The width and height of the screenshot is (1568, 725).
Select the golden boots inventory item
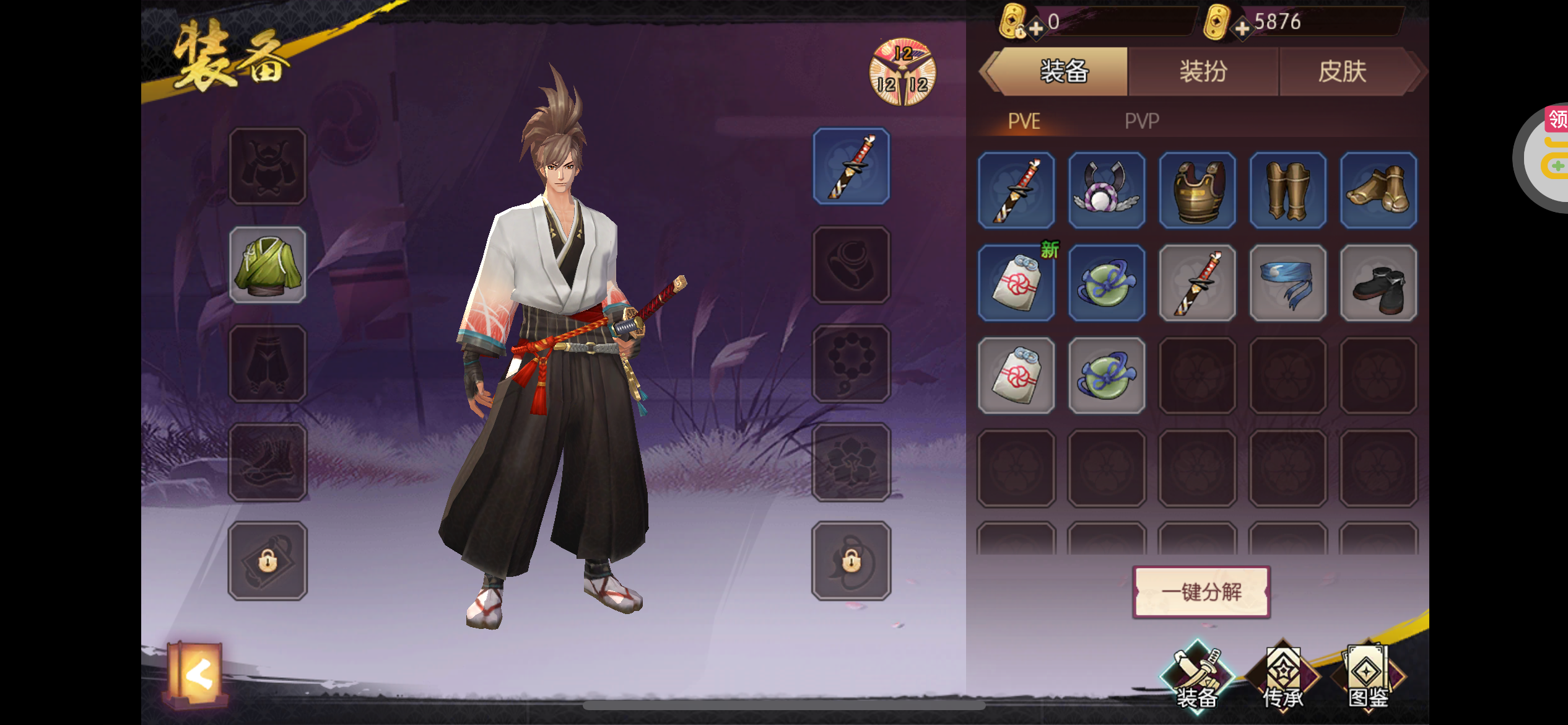pyautogui.click(x=1379, y=190)
